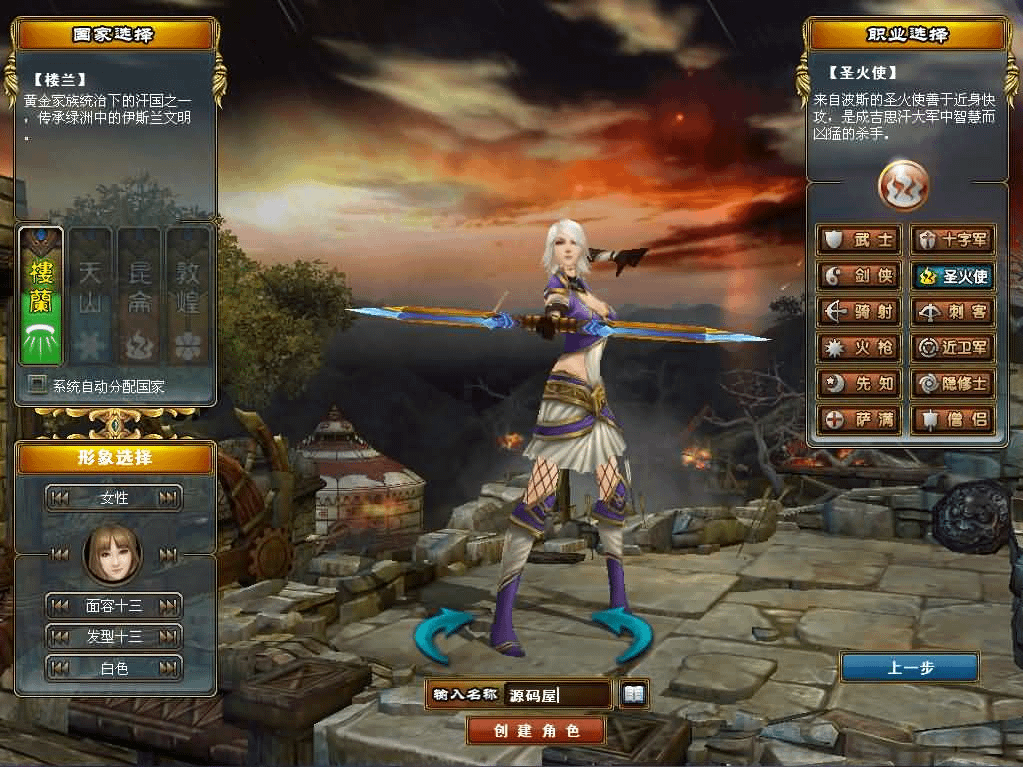Open the random name book icon

[x=633, y=694]
